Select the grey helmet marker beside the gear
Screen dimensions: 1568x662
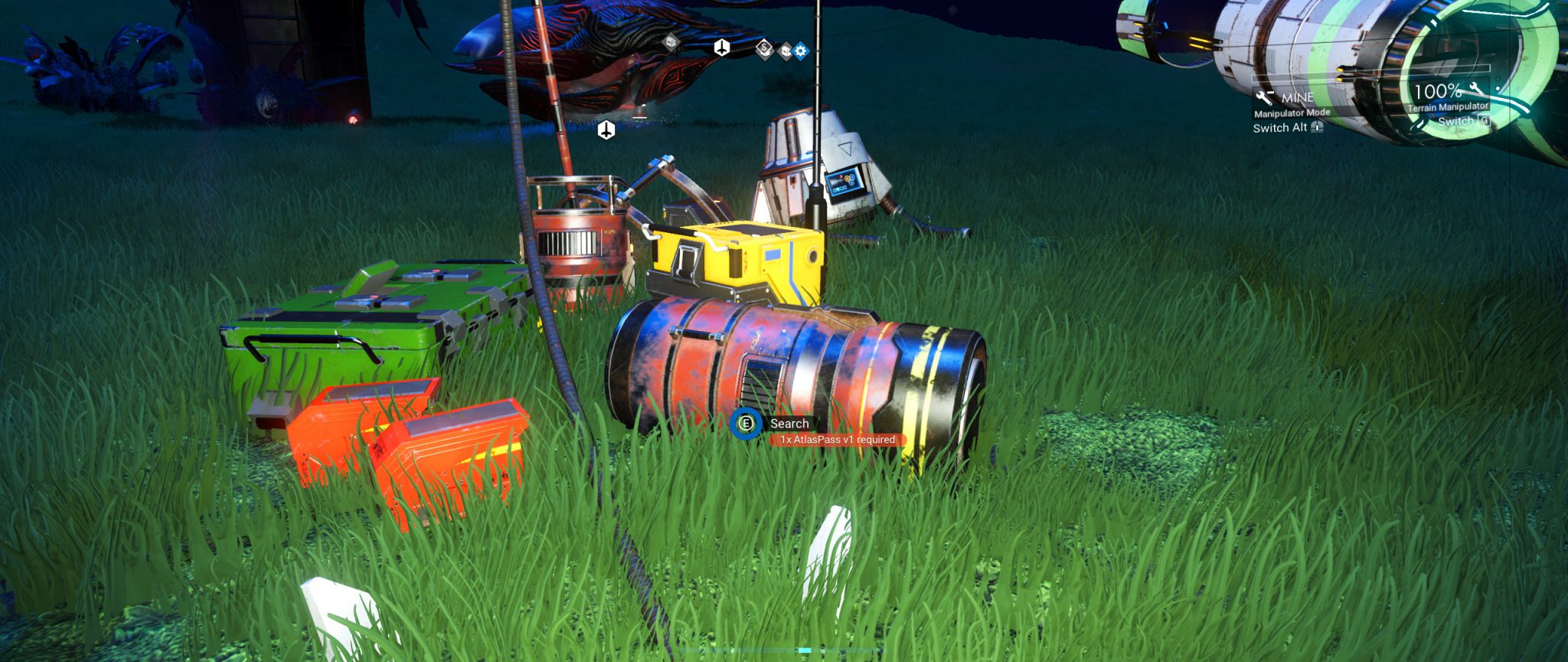point(786,50)
